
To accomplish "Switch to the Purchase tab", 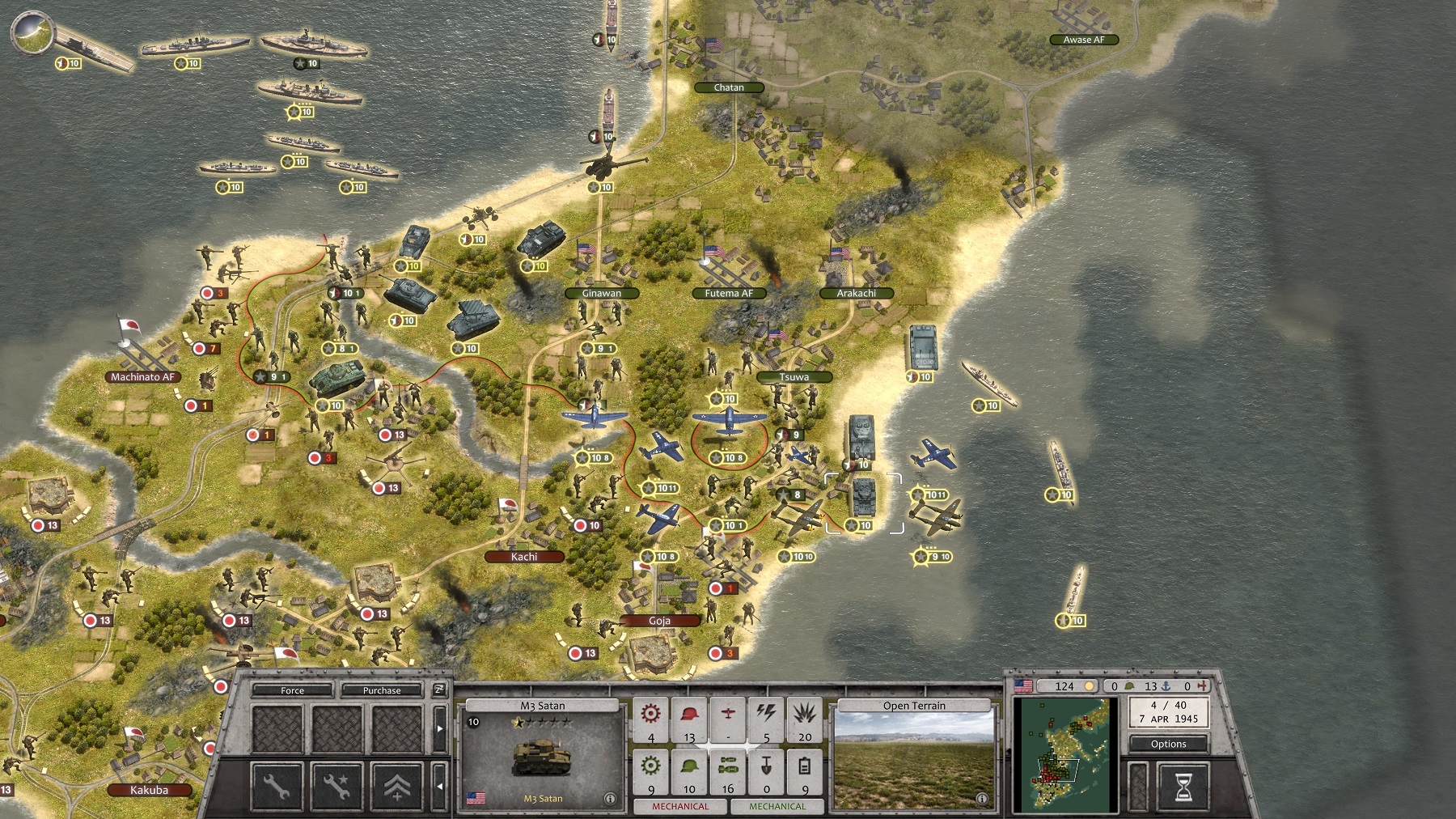I will [381, 691].
